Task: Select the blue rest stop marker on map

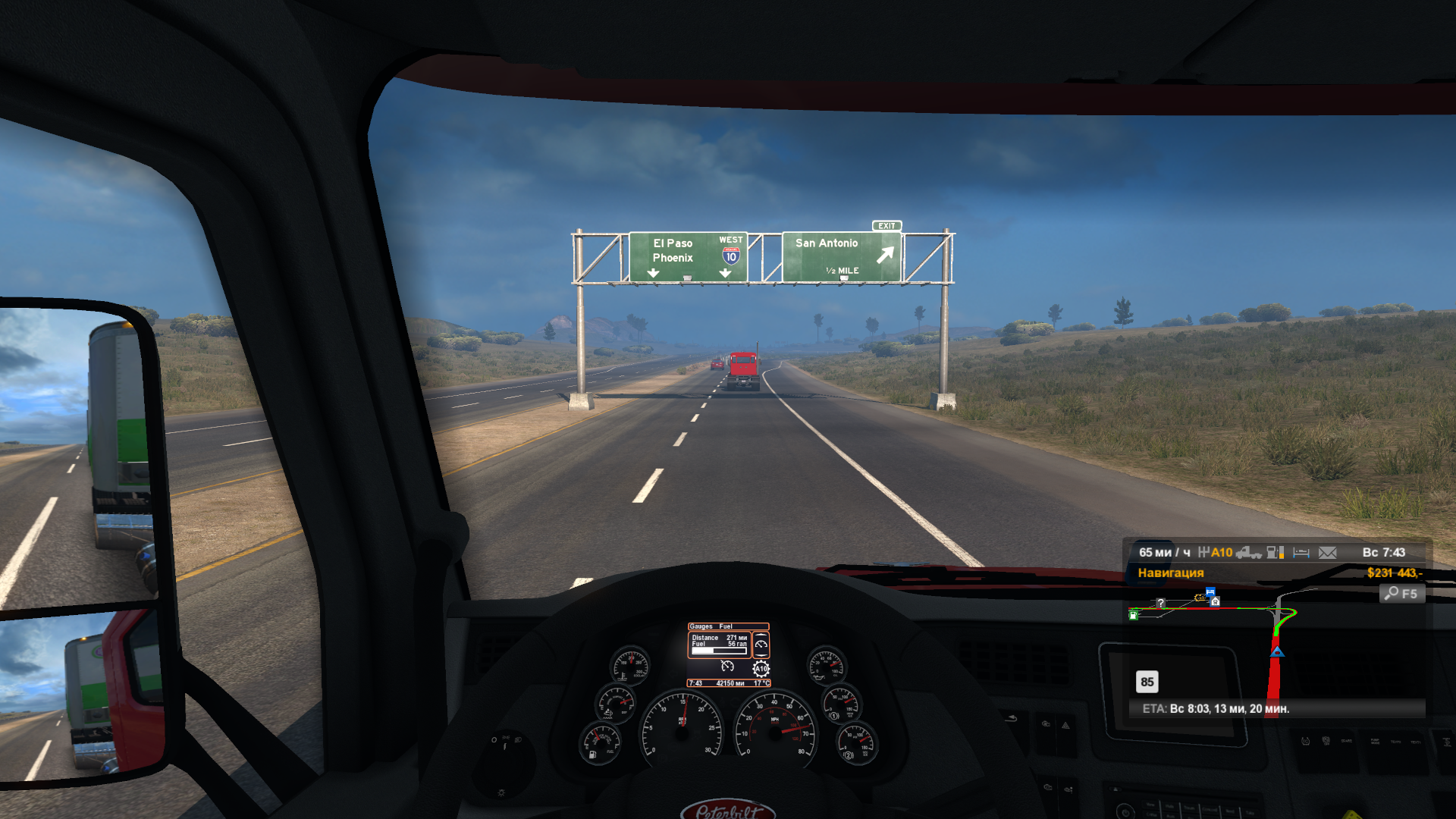Action: pos(1210,591)
